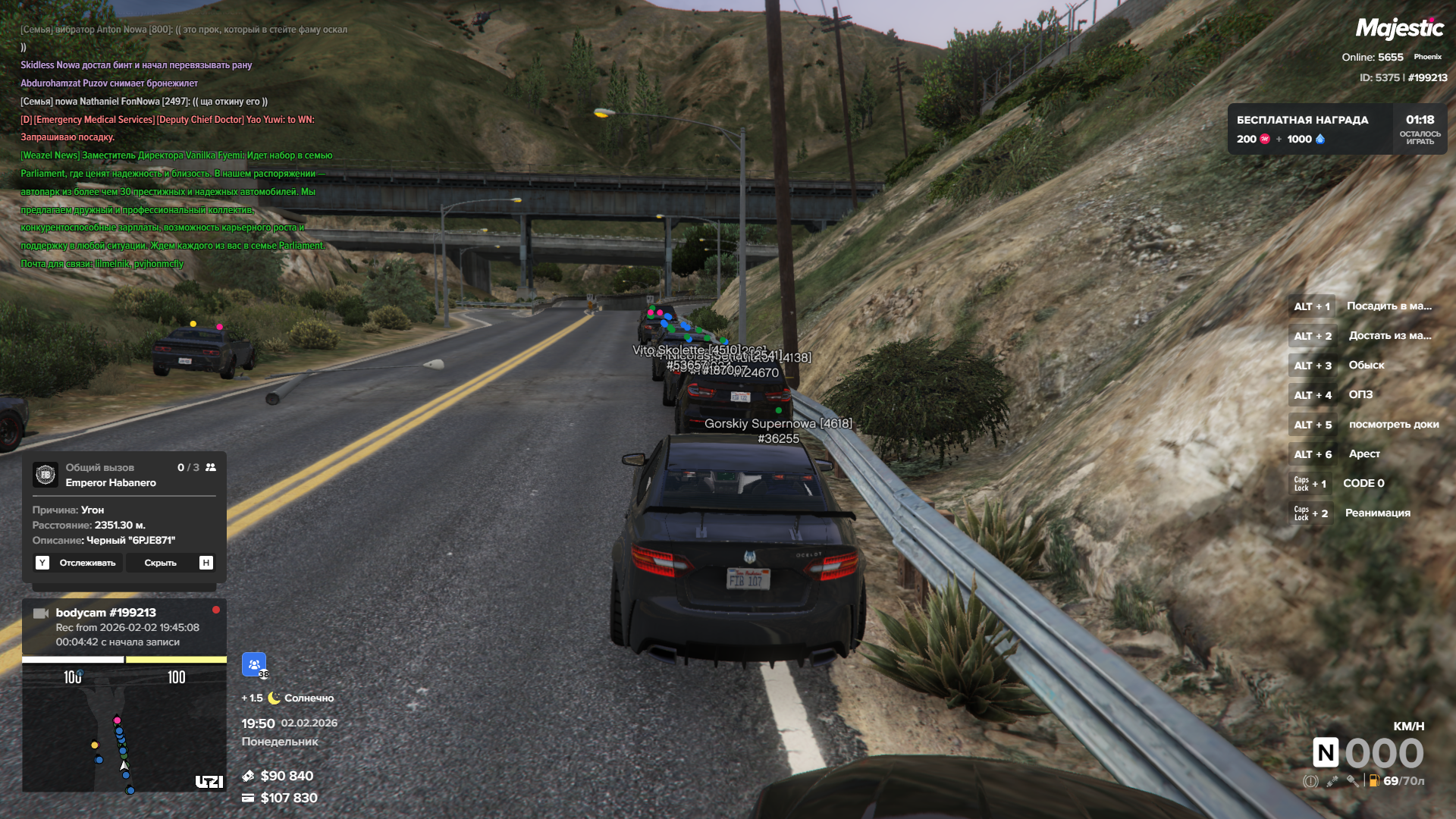Select the посмотреть доки action
1456x819 pixels.
point(1393,425)
